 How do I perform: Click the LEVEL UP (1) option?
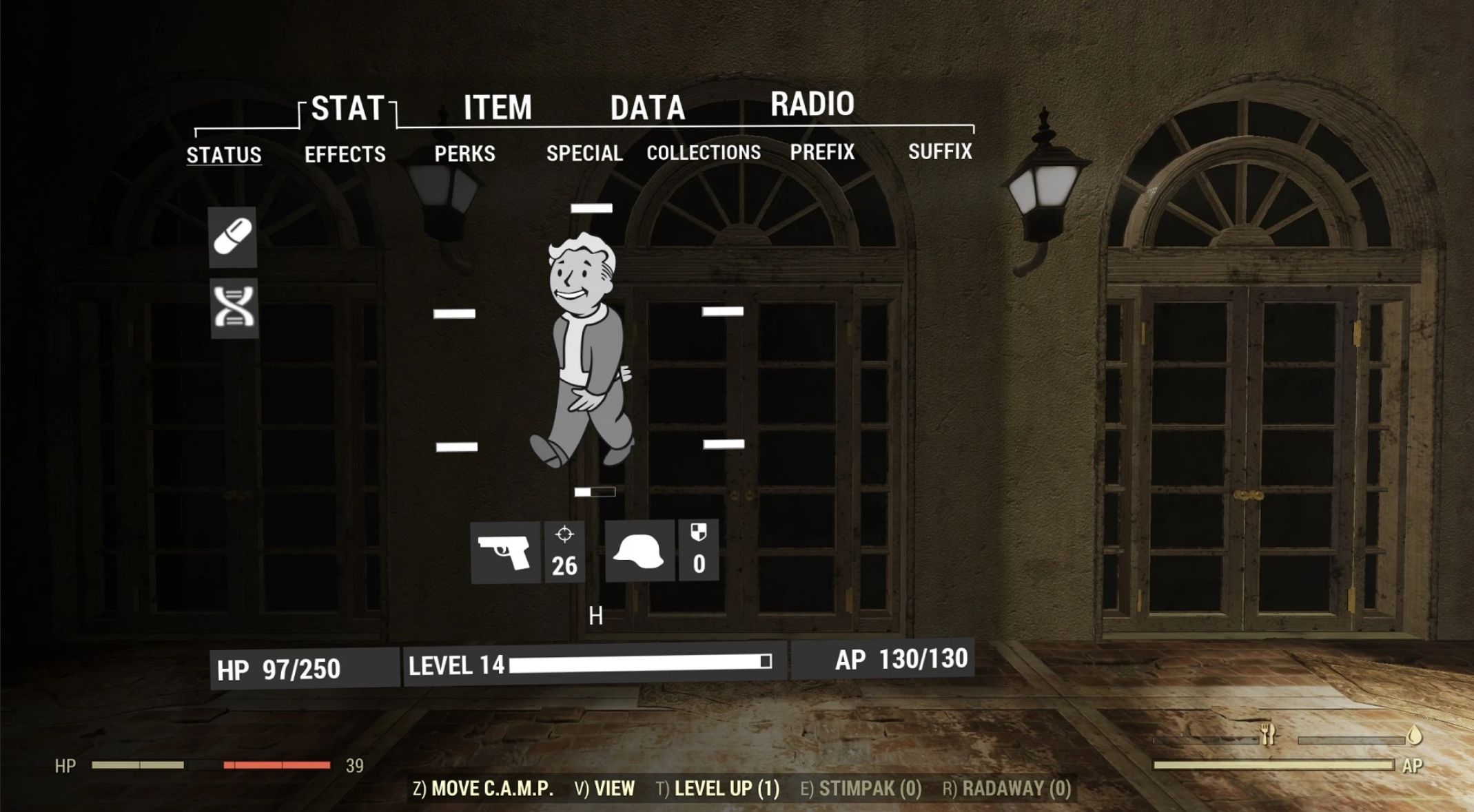coord(718,789)
